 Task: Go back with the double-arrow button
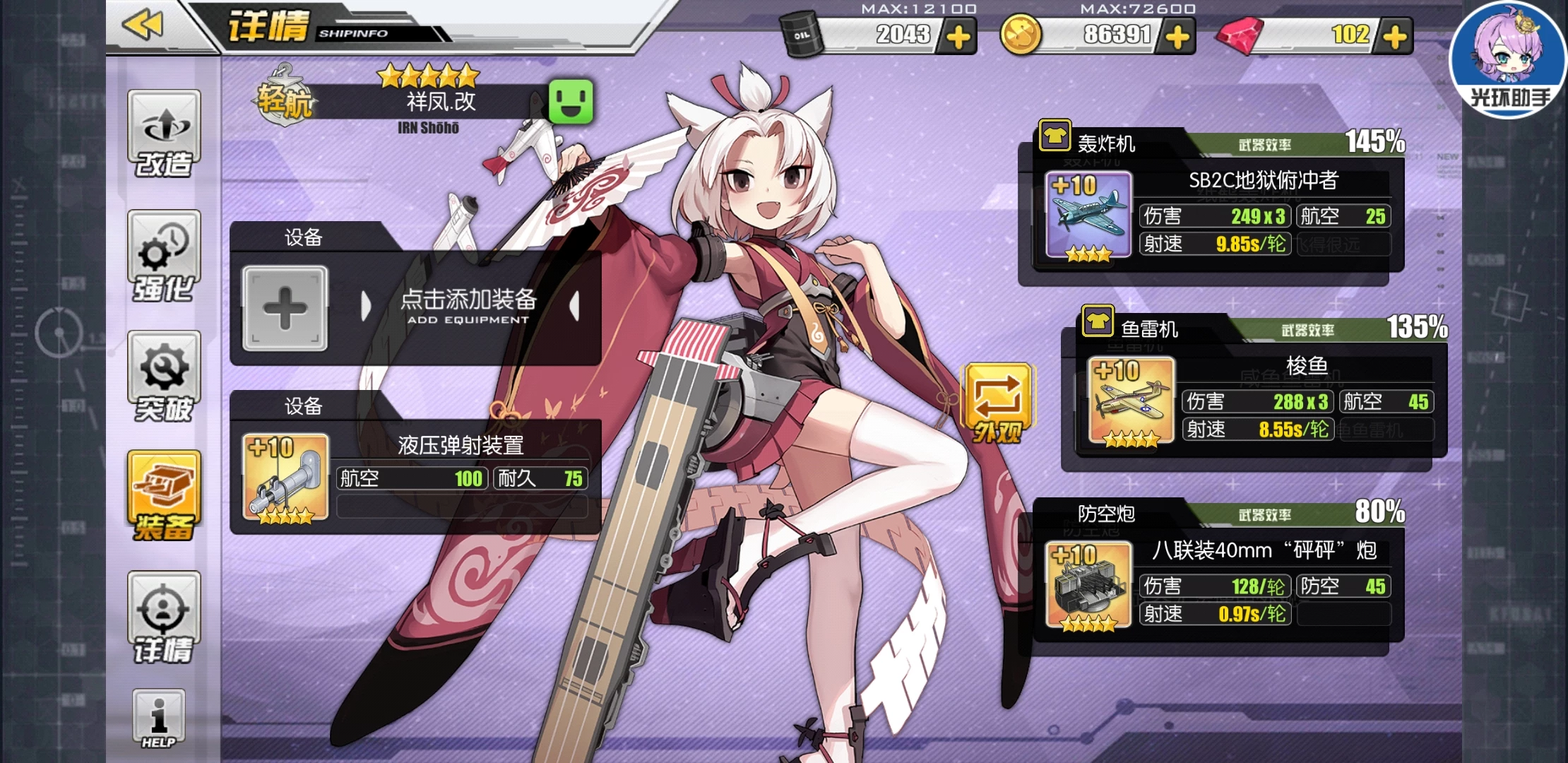point(143,25)
